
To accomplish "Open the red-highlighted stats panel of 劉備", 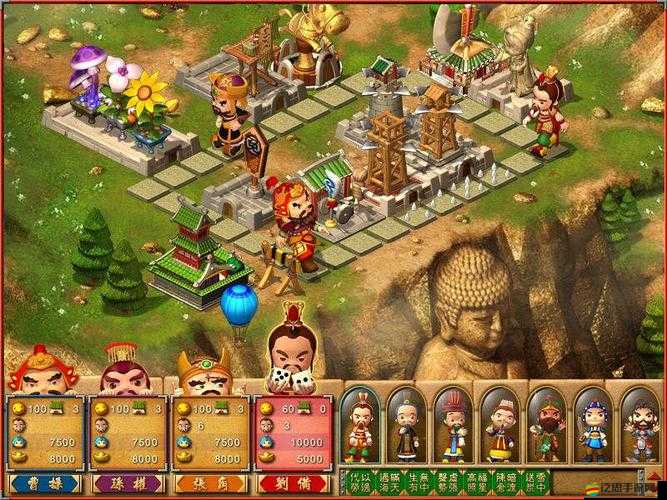I will [294, 432].
